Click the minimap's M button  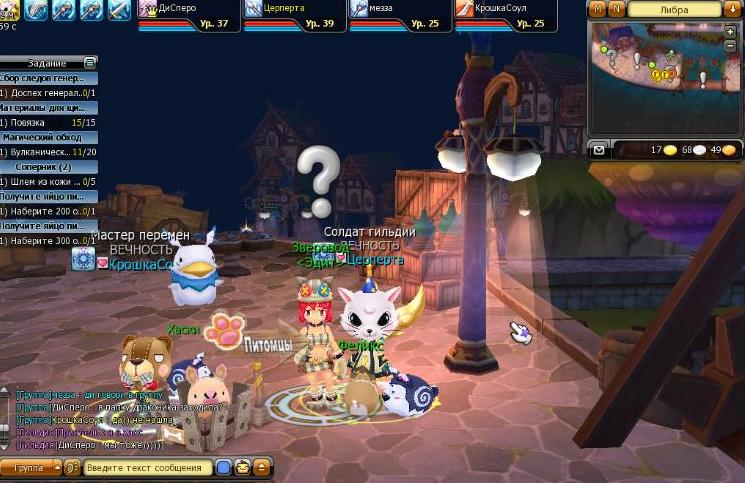point(599,8)
